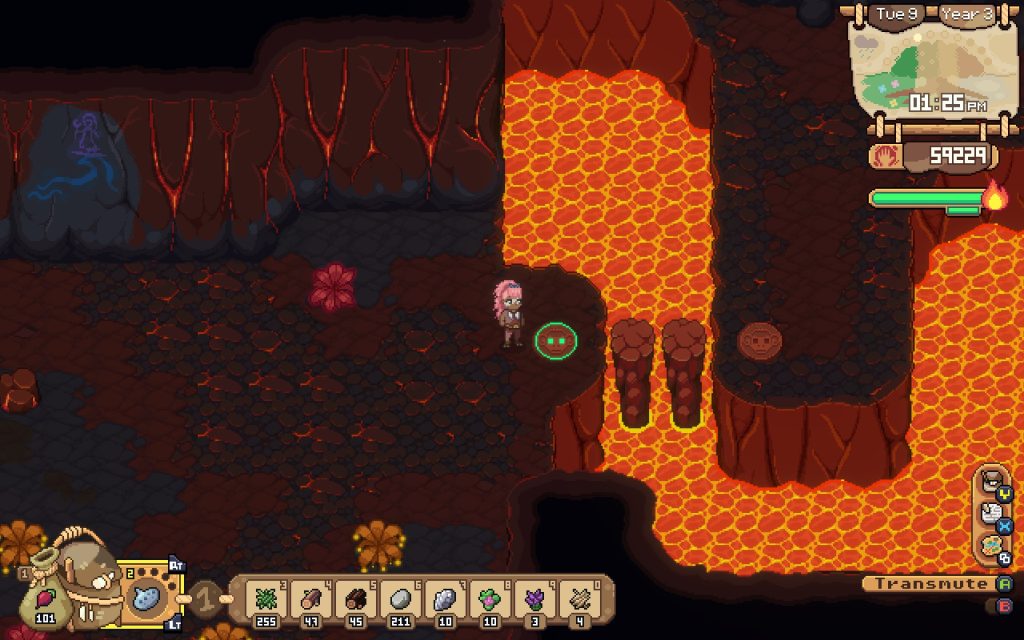Select the bundled sticks slot
Image resolution: width=1024 pixels, height=640 pixels.
pos(579,599)
